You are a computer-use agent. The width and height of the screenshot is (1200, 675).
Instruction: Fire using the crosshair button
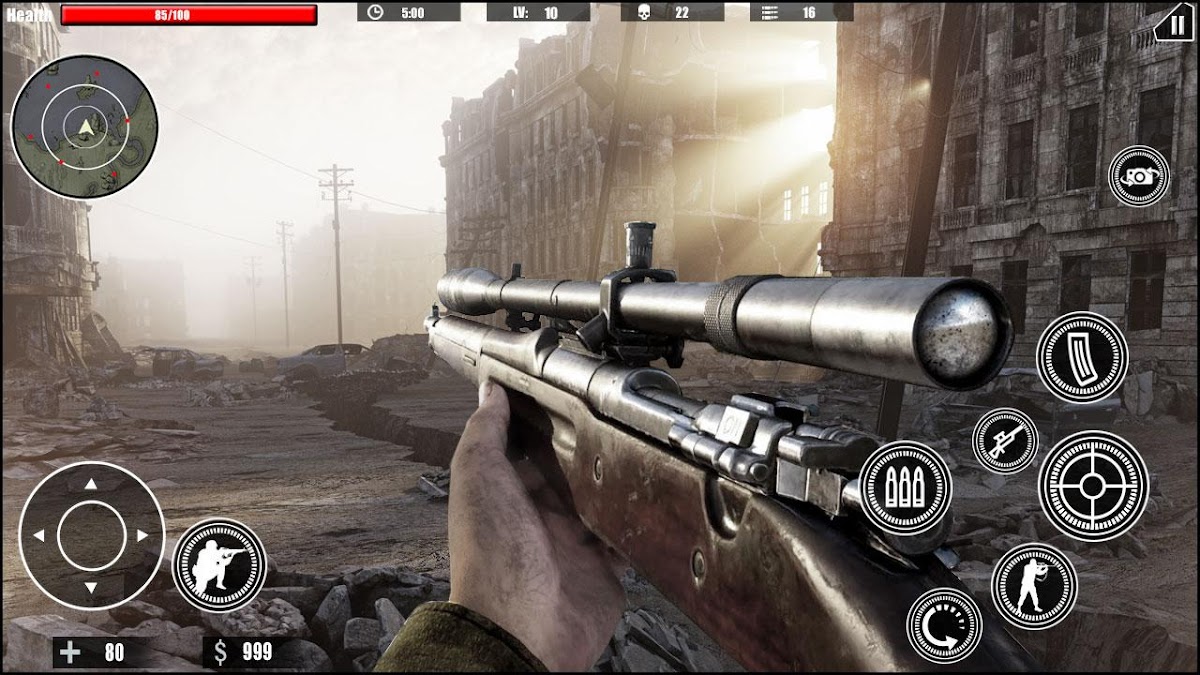[1093, 486]
